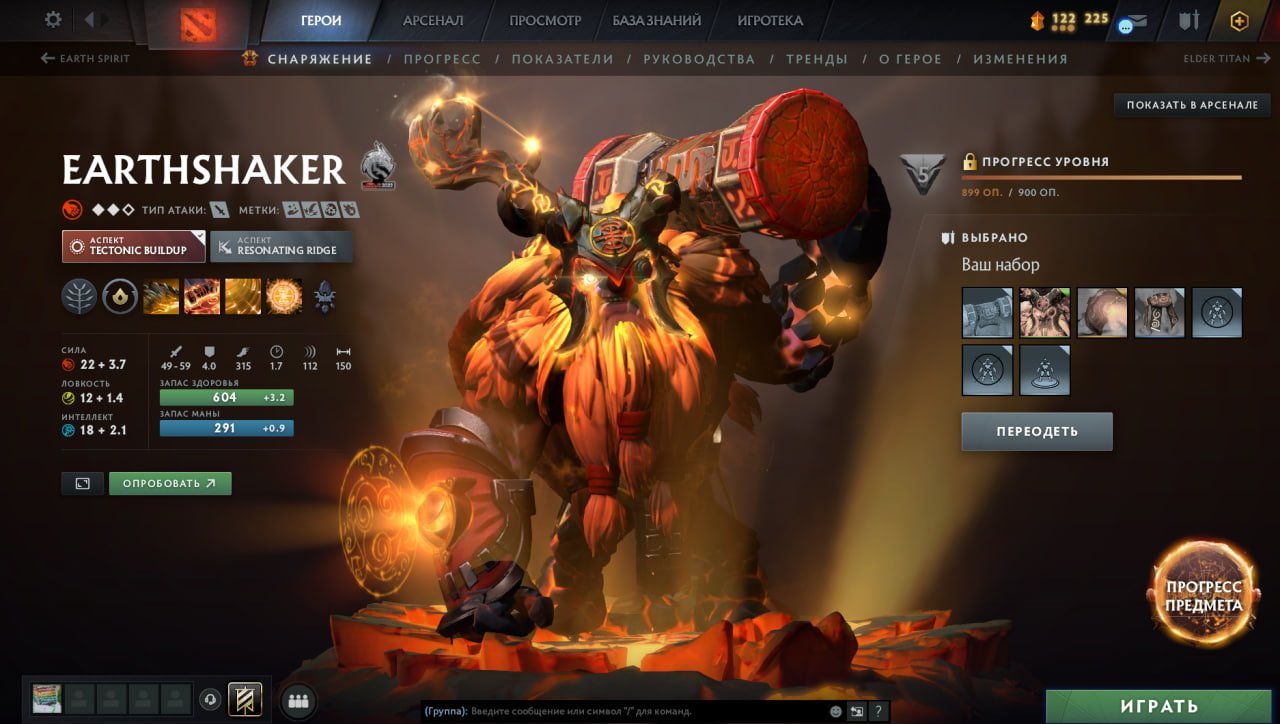Select the first weapon thumbnail in Ваш набор
This screenshot has width=1280, height=724.
click(x=986, y=312)
